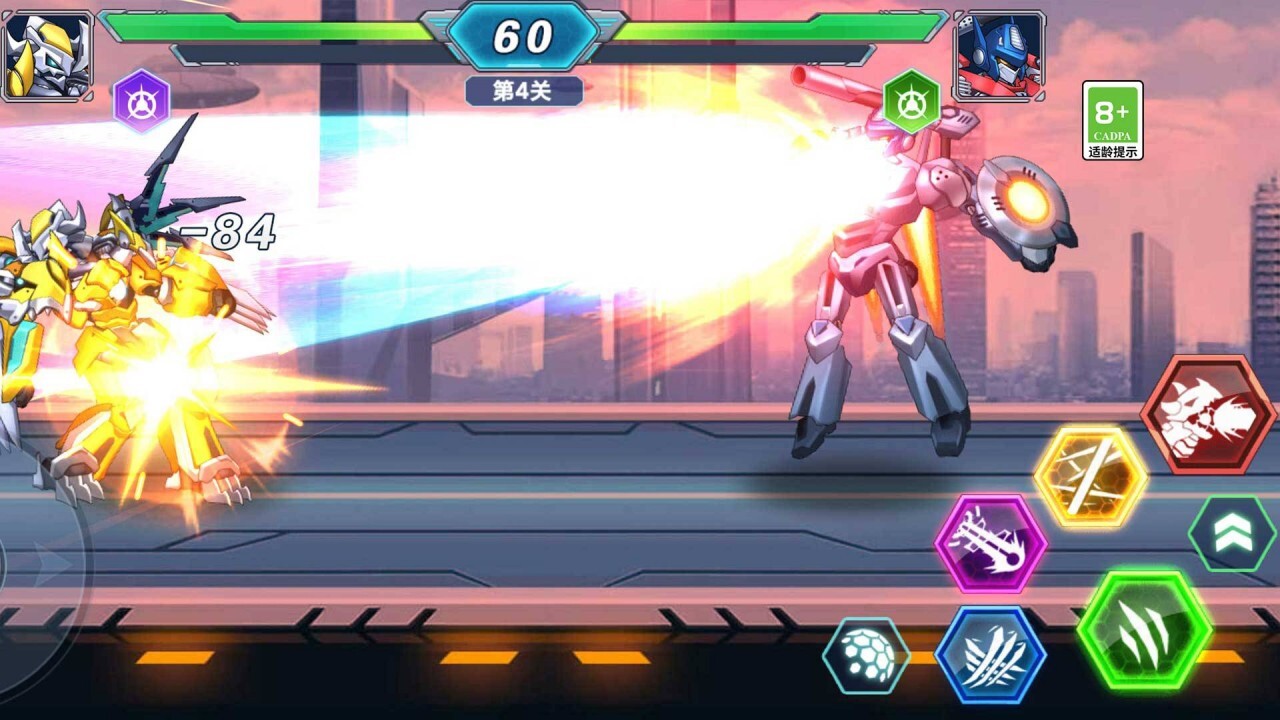Tap the green double-chevron jump button
Image resolution: width=1280 pixels, height=720 pixels.
[x=1232, y=534]
